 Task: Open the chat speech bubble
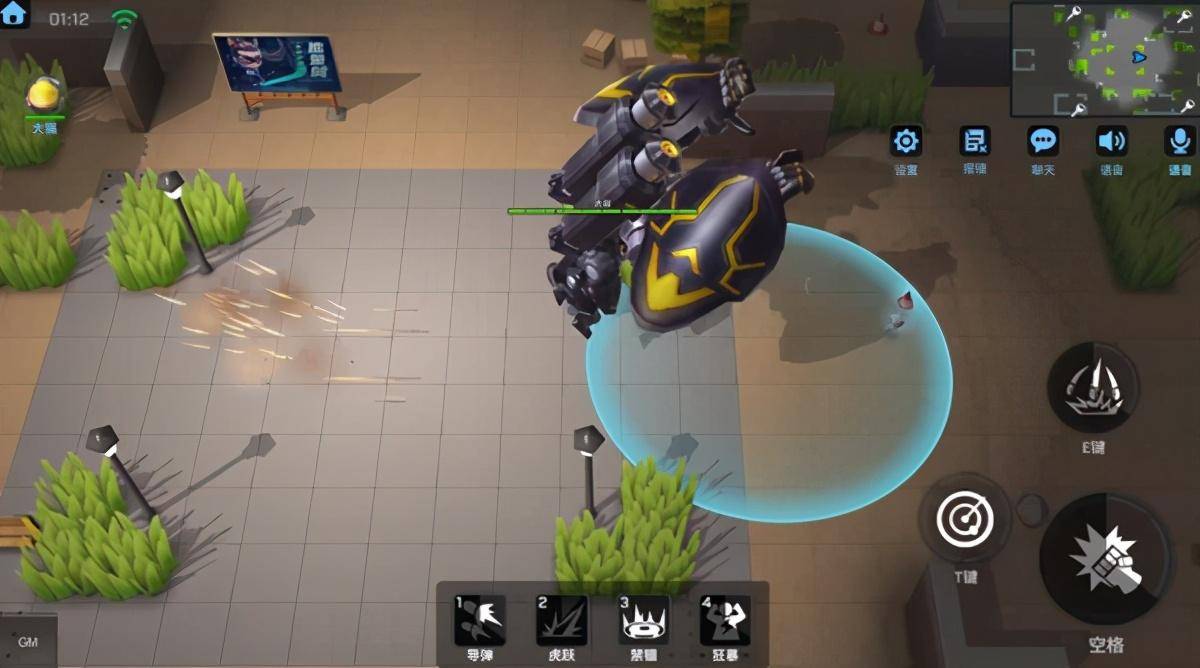(1043, 141)
